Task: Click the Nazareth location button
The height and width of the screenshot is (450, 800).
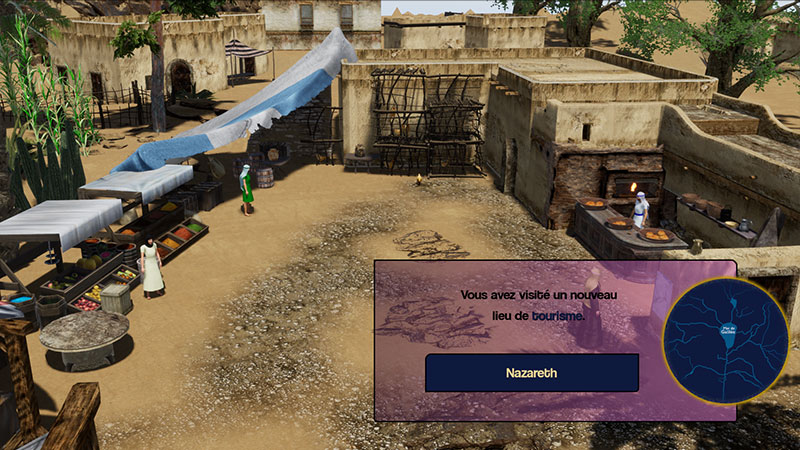Action: click(531, 373)
